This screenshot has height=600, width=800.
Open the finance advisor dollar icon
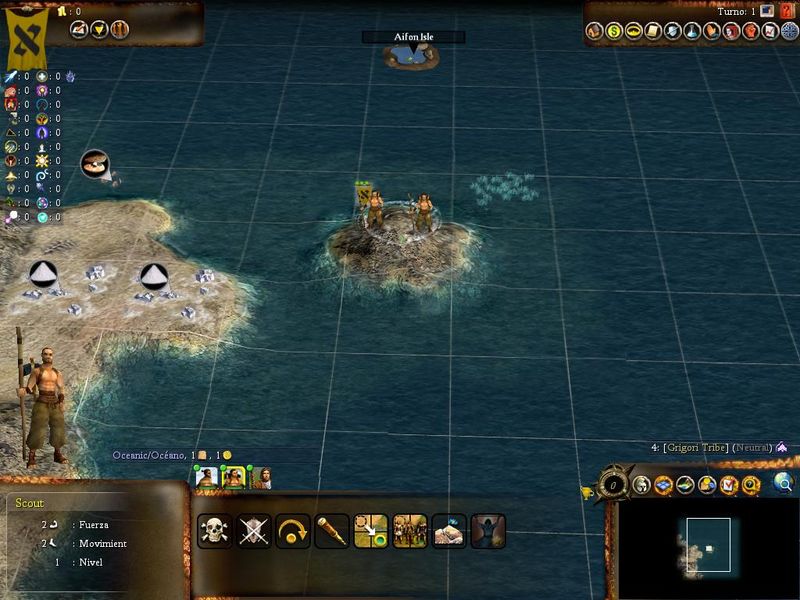tap(615, 31)
